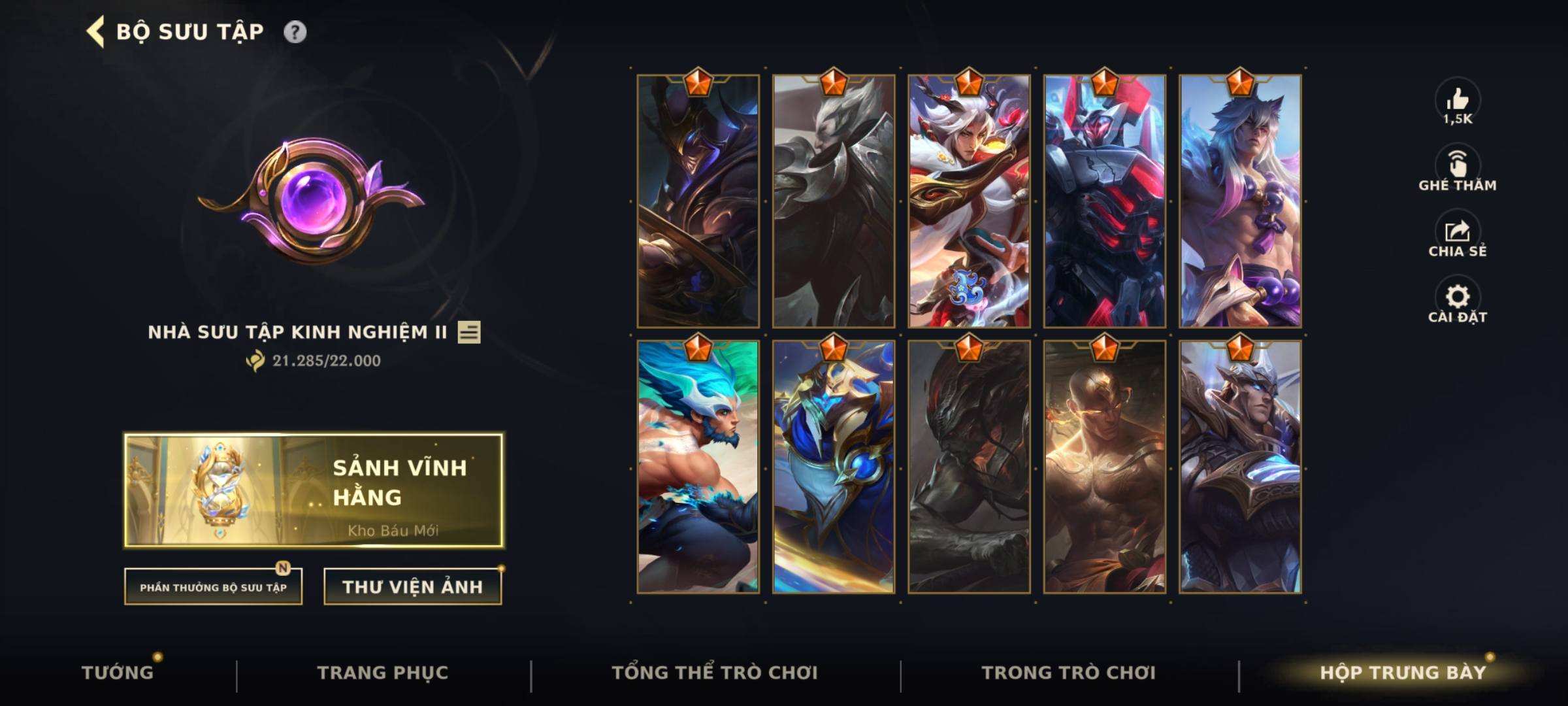Open THƯ VIỆN ẢNH gallery
This screenshot has height=706, width=1568.
point(412,587)
